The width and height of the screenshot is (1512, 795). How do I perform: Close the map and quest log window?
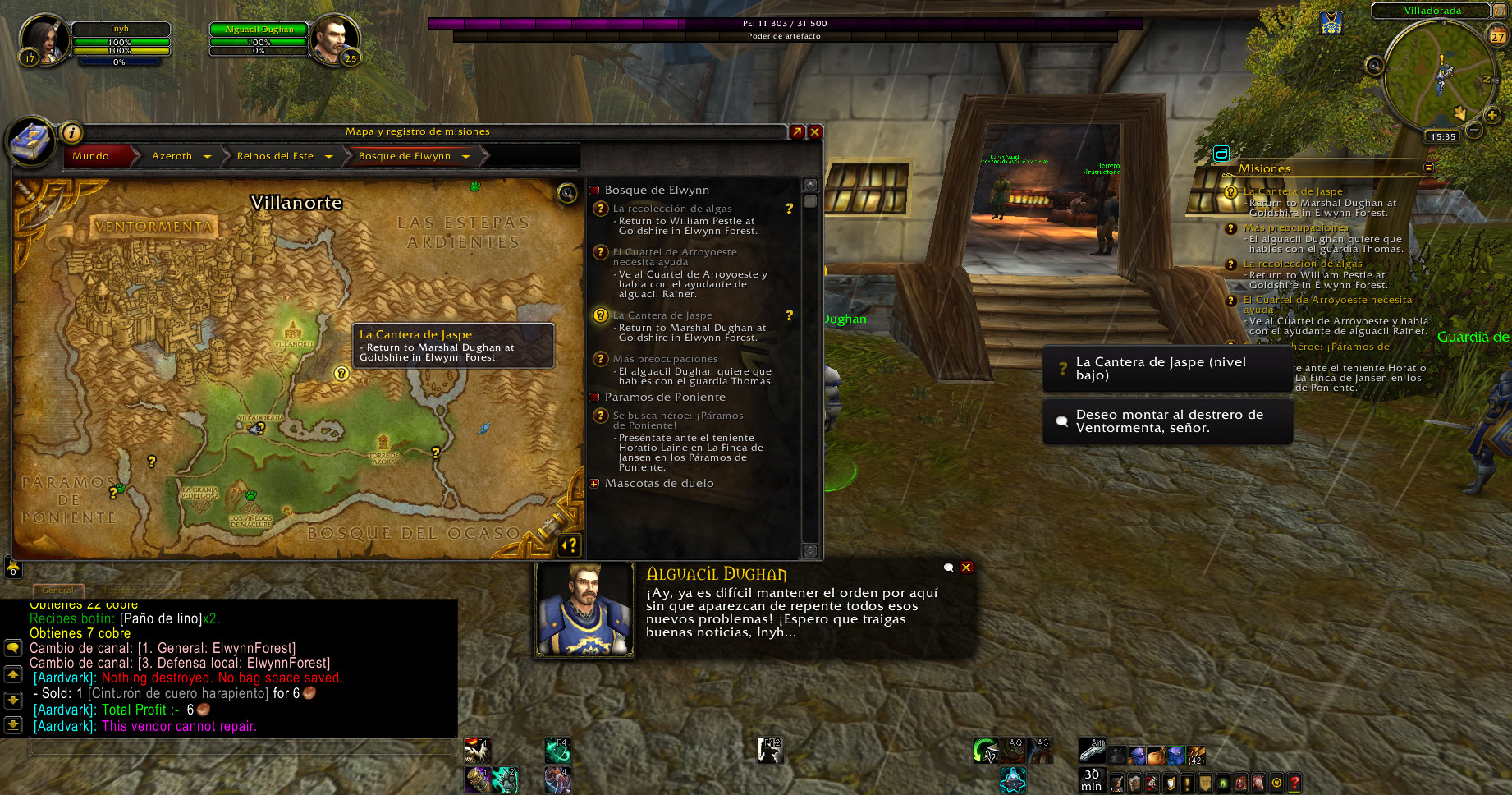click(x=815, y=131)
